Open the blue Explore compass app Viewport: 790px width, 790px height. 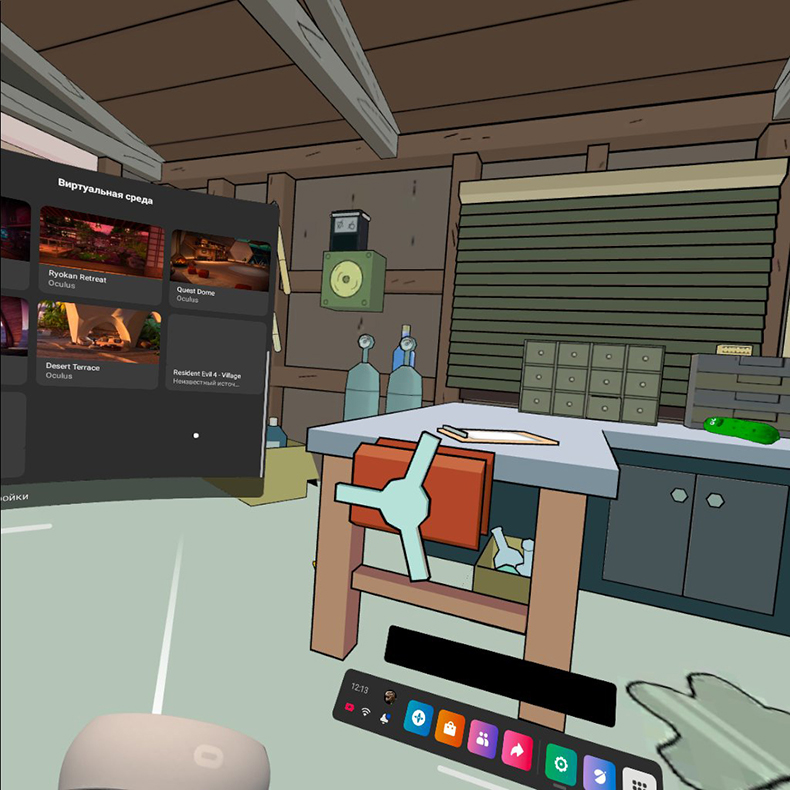417,718
